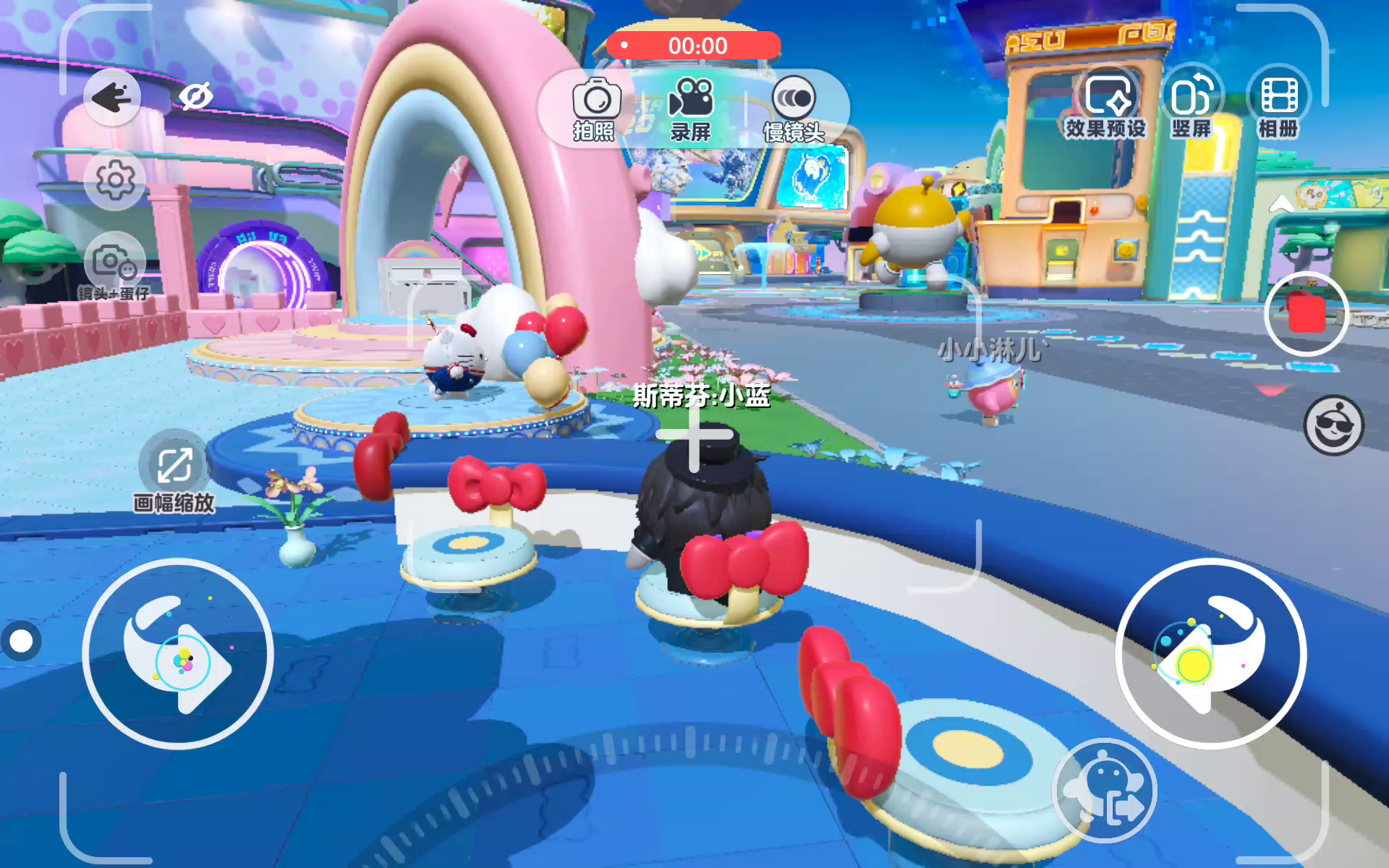Switch to 拍照 photo mode
Image resolution: width=1389 pixels, height=868 pixels.
pos(595,109)
